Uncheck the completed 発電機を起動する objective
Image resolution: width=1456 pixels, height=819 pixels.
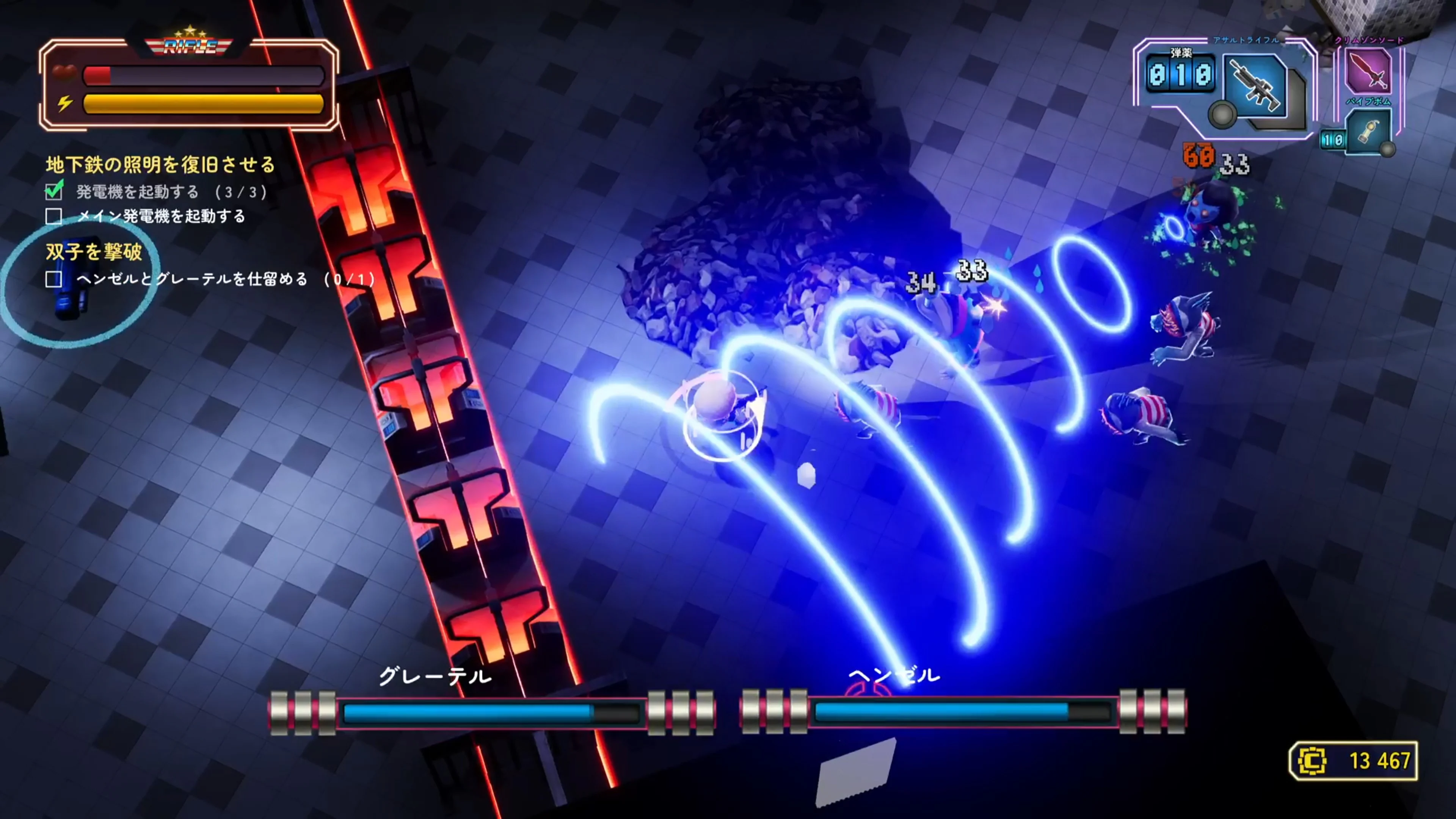[54, 191]
